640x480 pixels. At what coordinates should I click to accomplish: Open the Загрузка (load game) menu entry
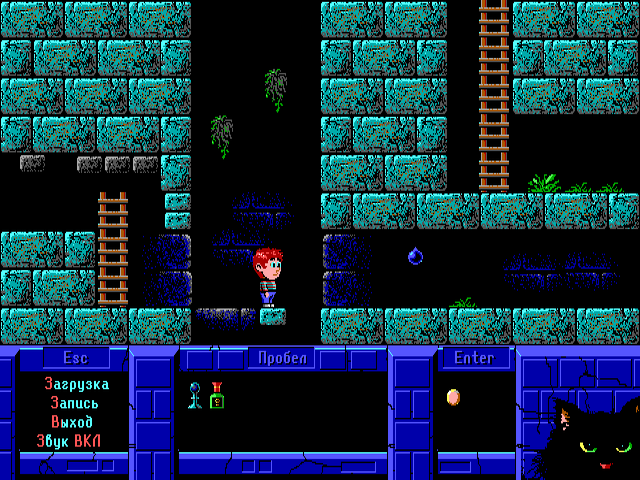(76, 384)
